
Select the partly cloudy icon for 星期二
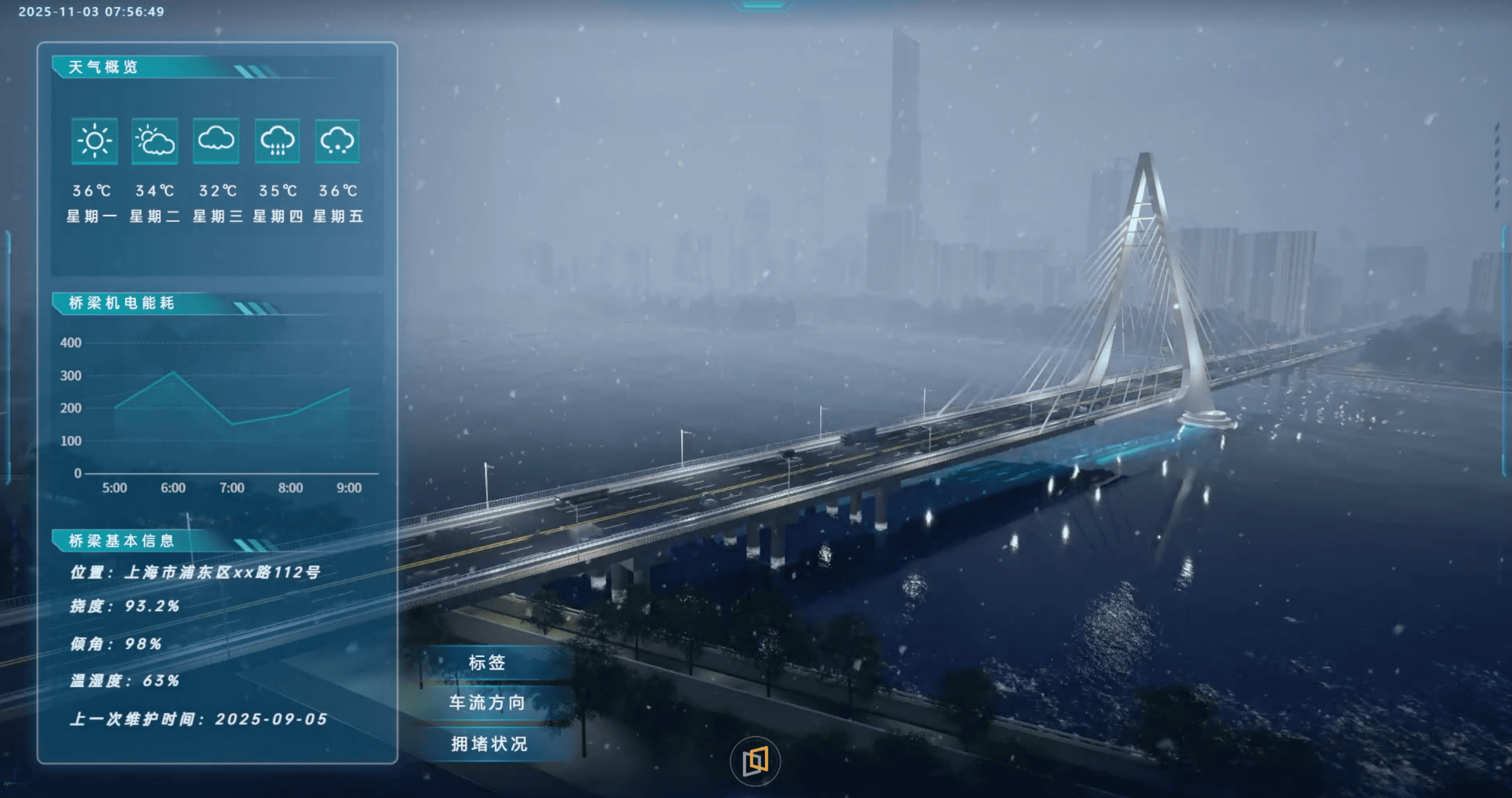[x=155, y=141]
